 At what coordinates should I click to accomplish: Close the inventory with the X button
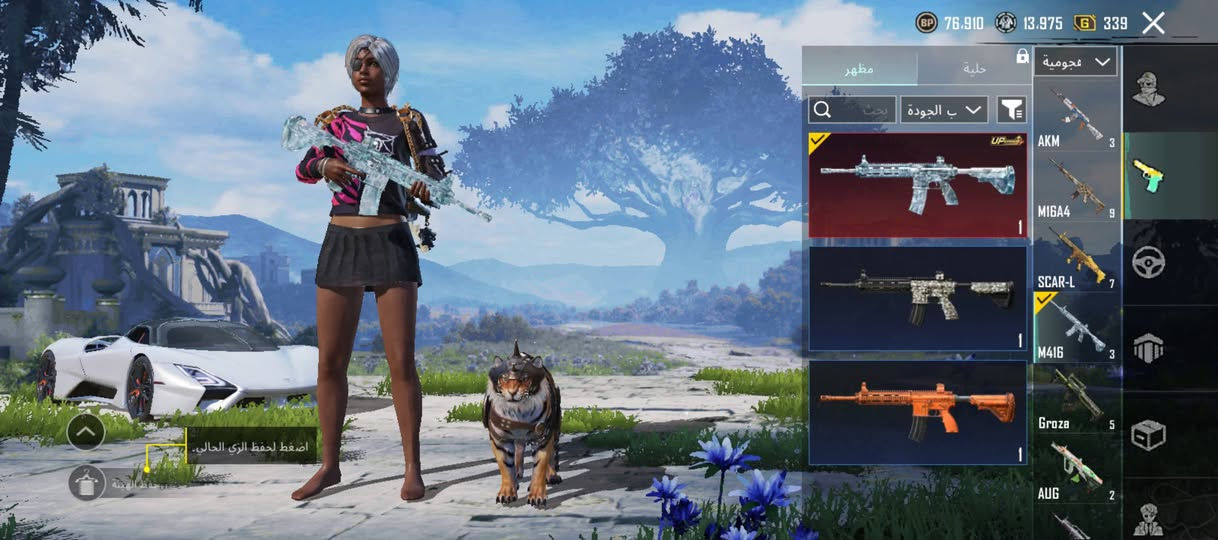[1153, 23]
